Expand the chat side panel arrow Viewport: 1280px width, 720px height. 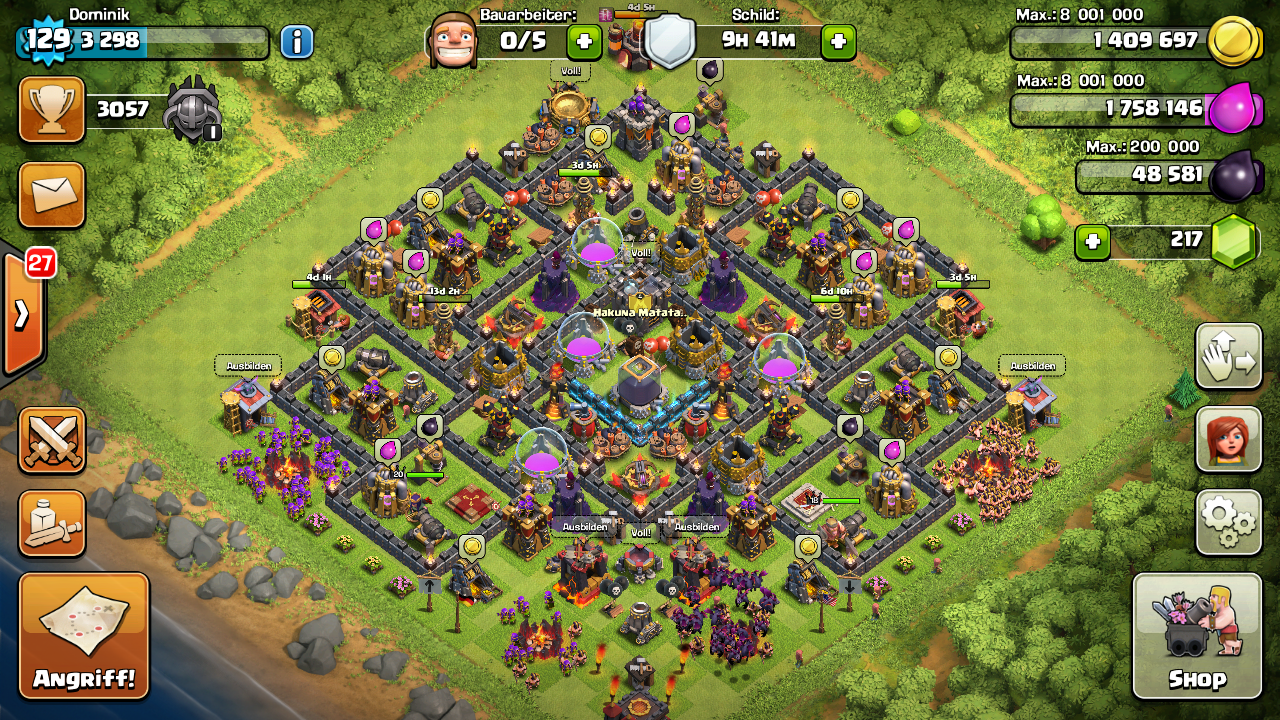pyautogui.click(x=22, y=314)
